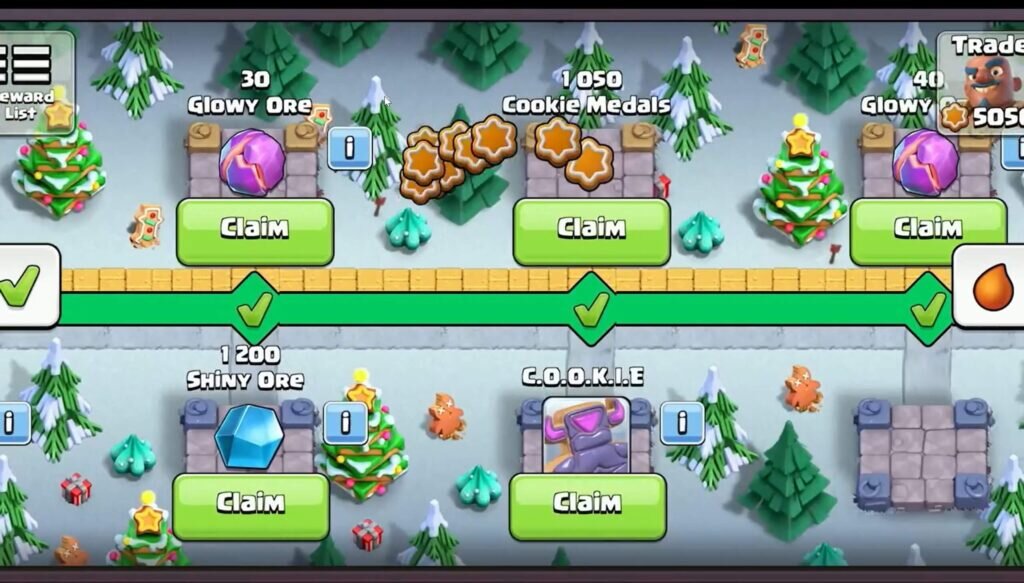Image resolution: width=1024 pixels, height=583 pixels.
Task: Select the 30 Glowy Ore purple orb
Action: click(252, 161)
